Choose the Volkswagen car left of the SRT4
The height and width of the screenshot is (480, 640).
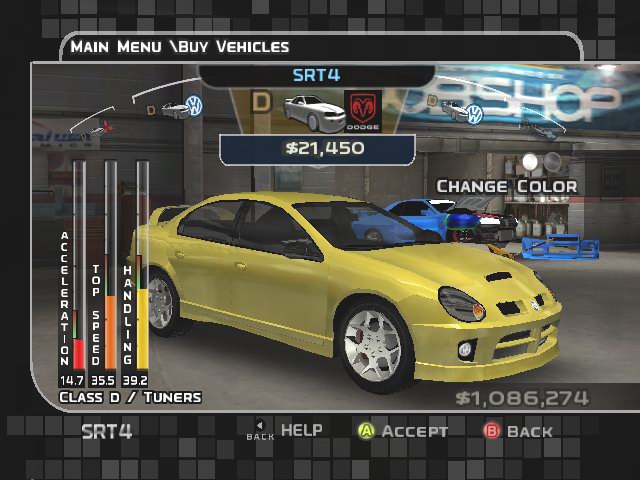tap(182, 108)
